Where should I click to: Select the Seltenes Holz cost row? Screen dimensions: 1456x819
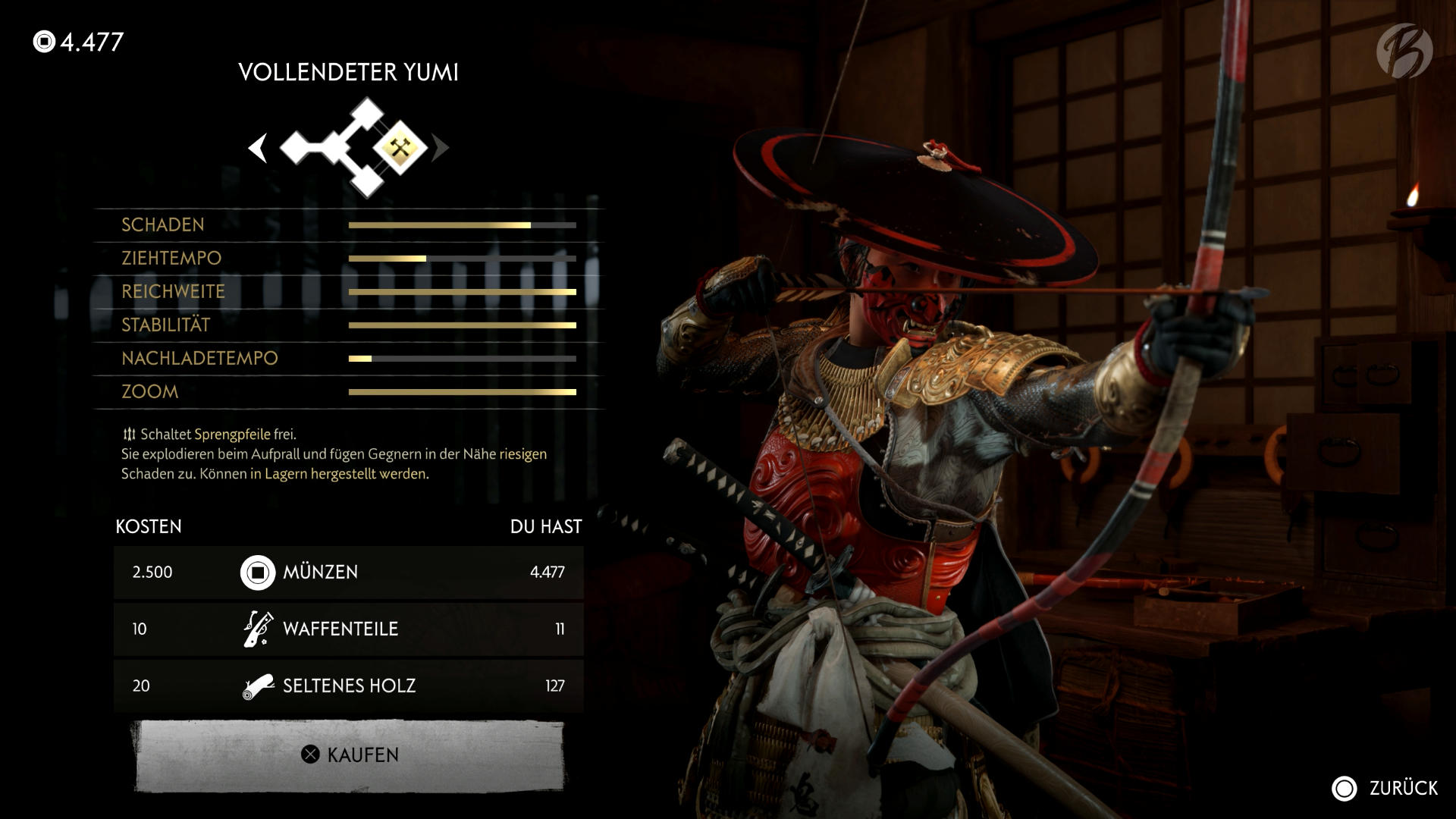tap(349, 686)
